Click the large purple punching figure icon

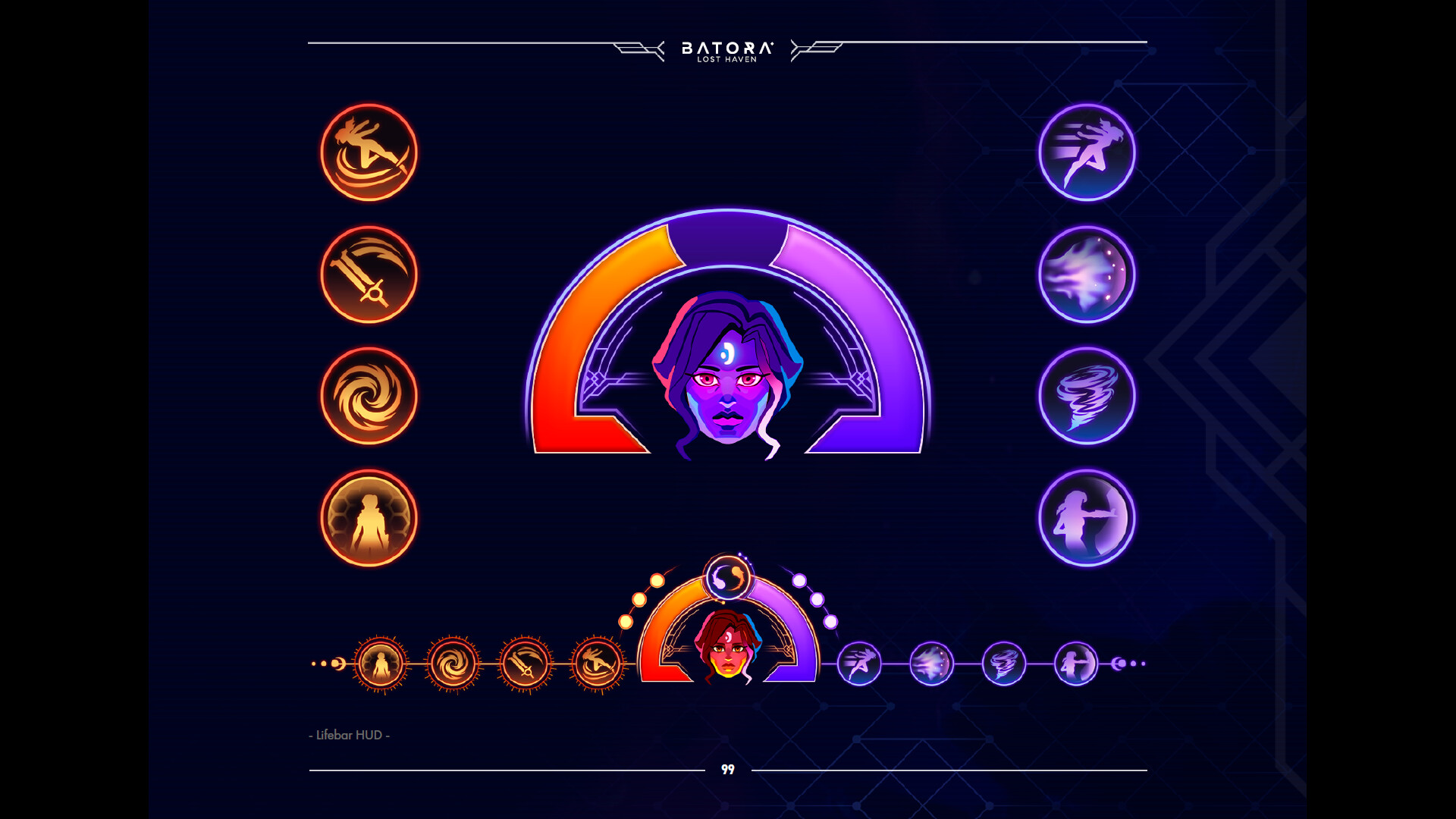click(x=1087, y=518)
